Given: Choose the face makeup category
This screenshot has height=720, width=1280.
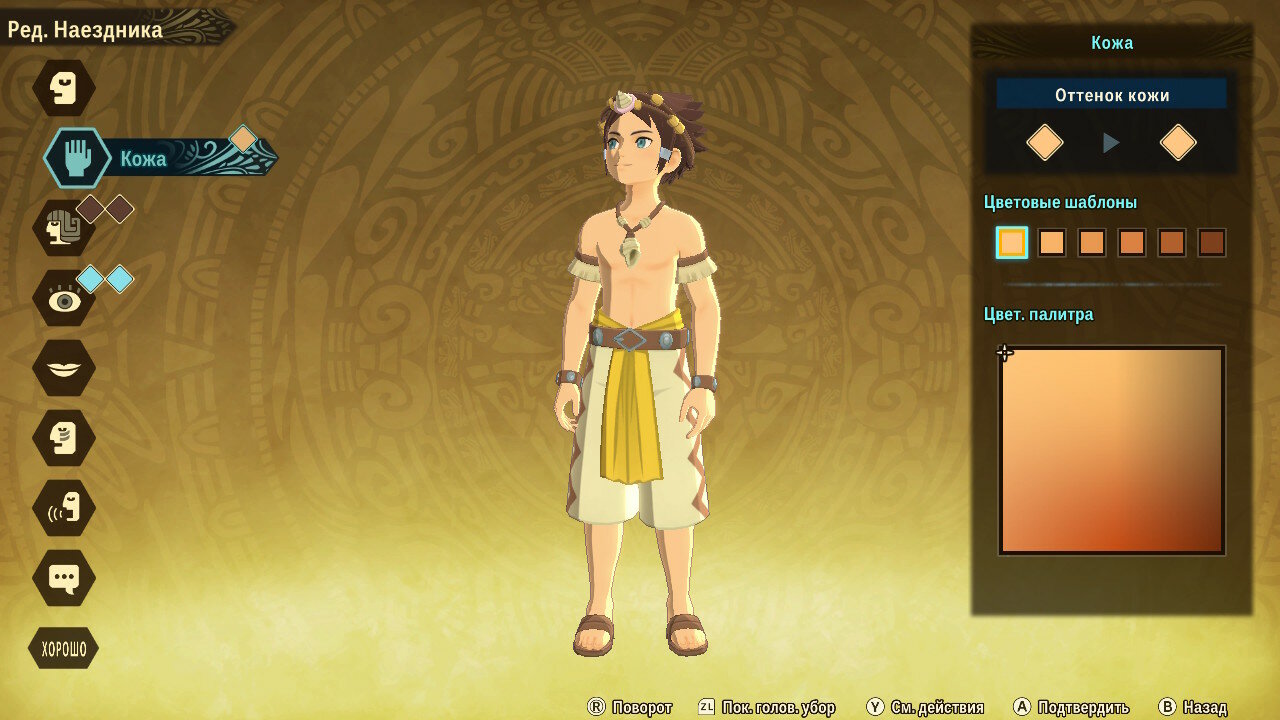Looking at the screenshot, I should coord(64,438).
